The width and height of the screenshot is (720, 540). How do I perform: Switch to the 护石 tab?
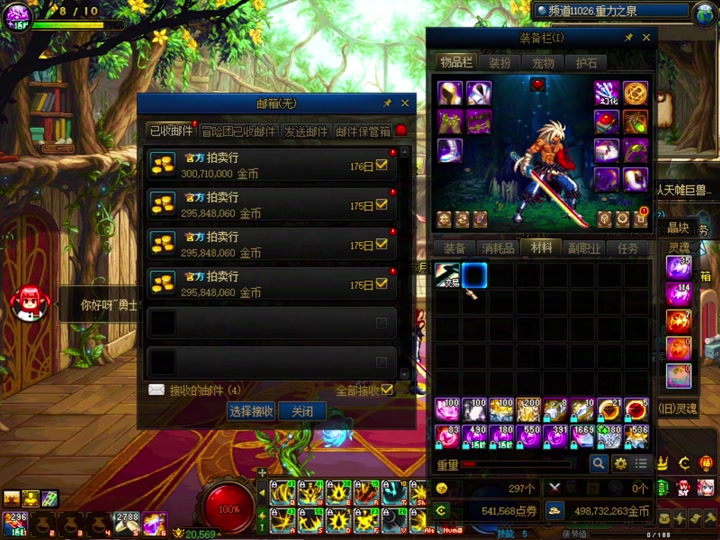[586, 63]
